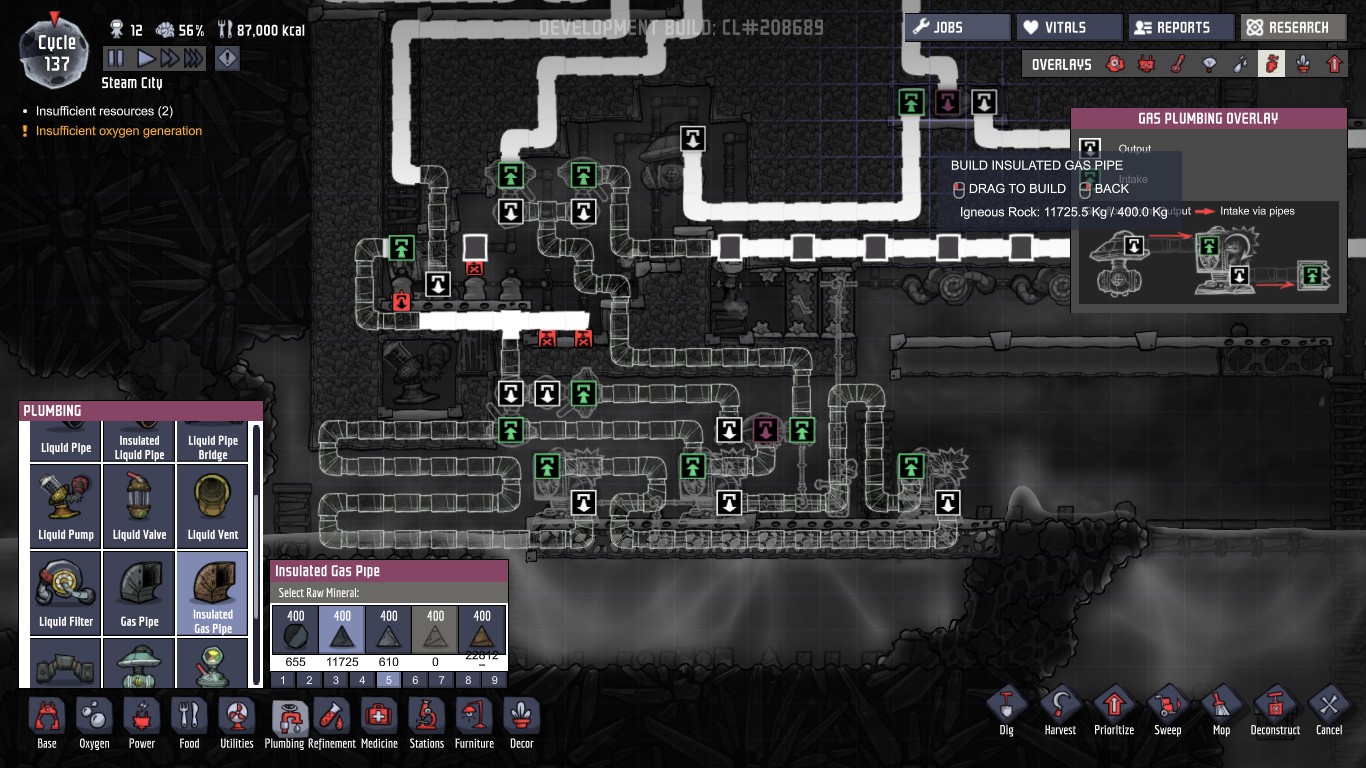
Task: Activate the Dig tool
Action: coord(1006,708)
